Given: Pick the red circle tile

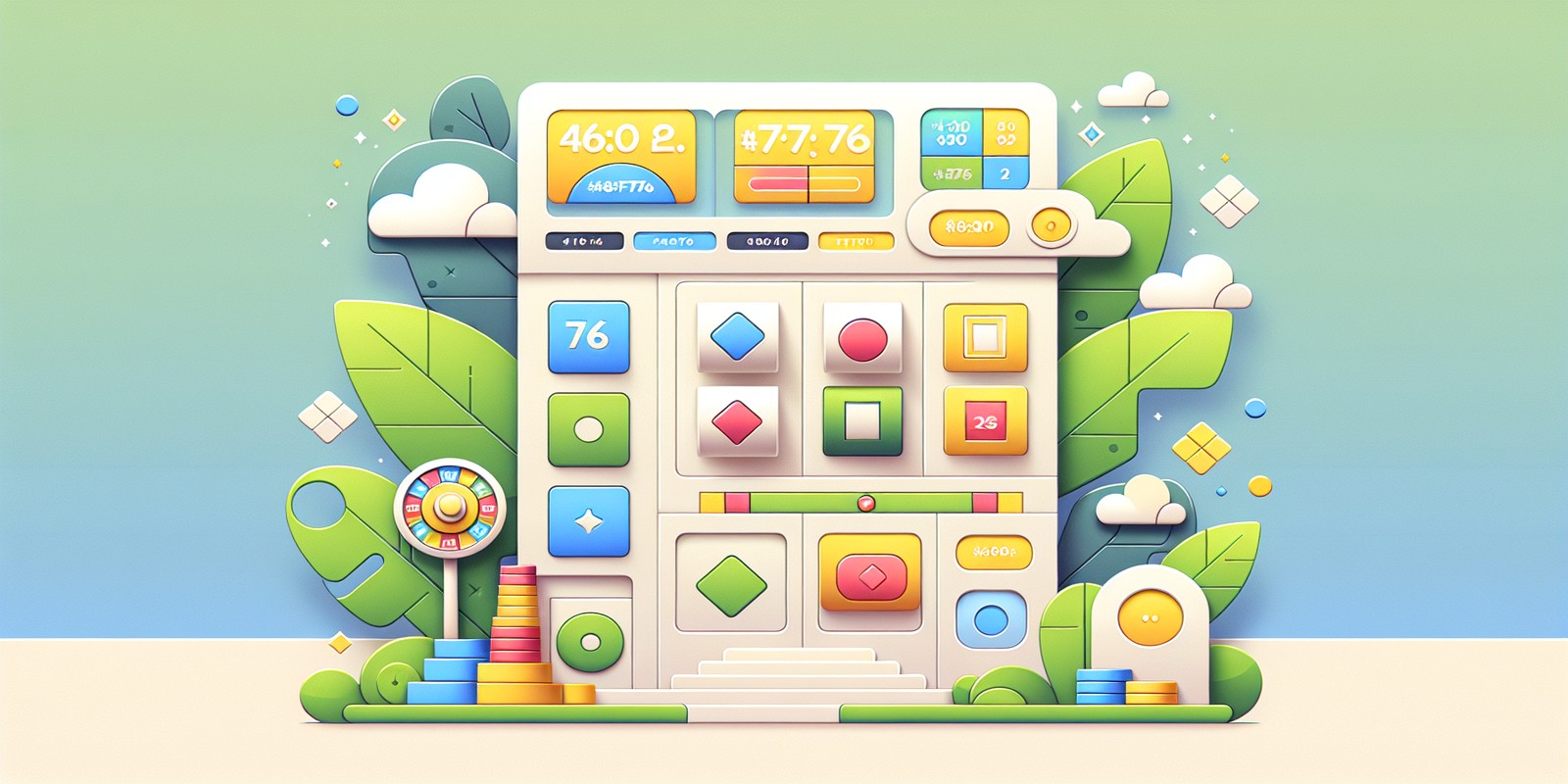Looking at the screenshot, I should 862,339.
